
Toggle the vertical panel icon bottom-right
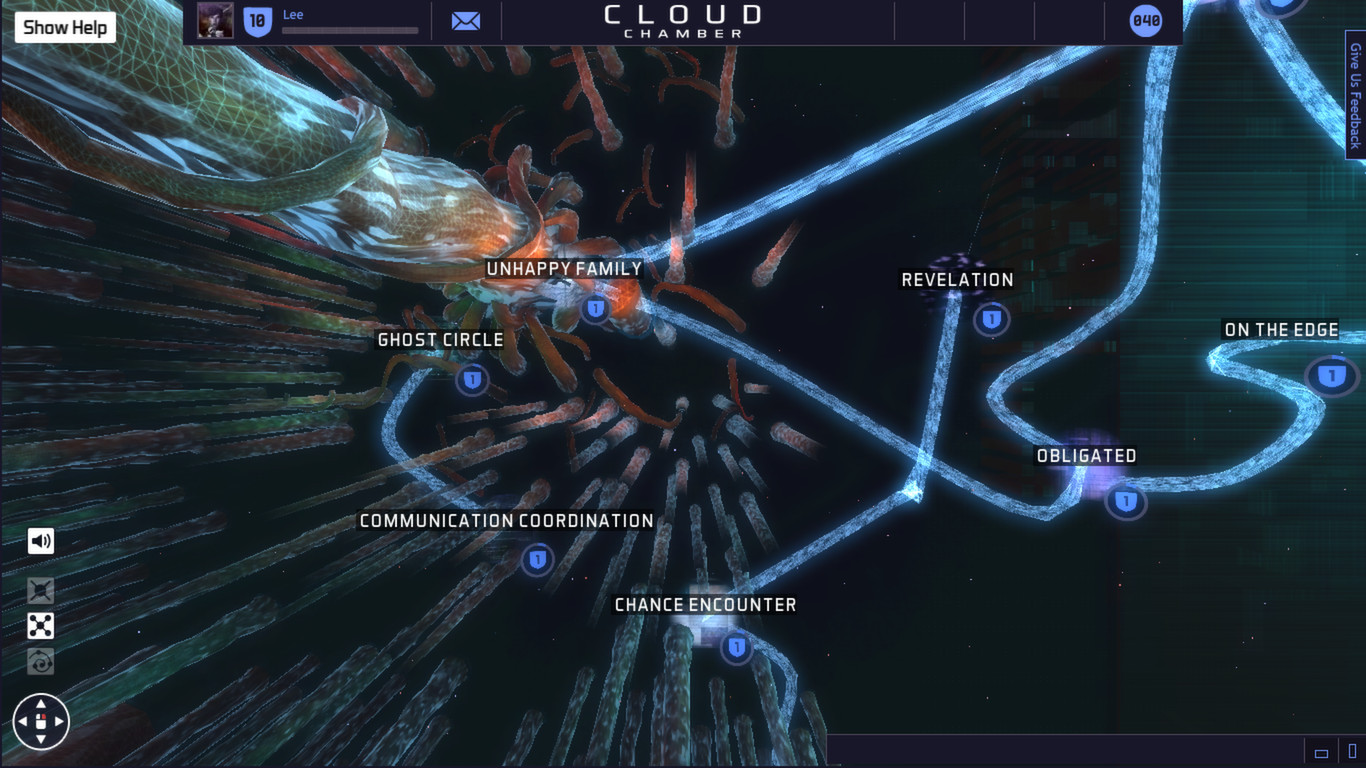coord(1351,751)
